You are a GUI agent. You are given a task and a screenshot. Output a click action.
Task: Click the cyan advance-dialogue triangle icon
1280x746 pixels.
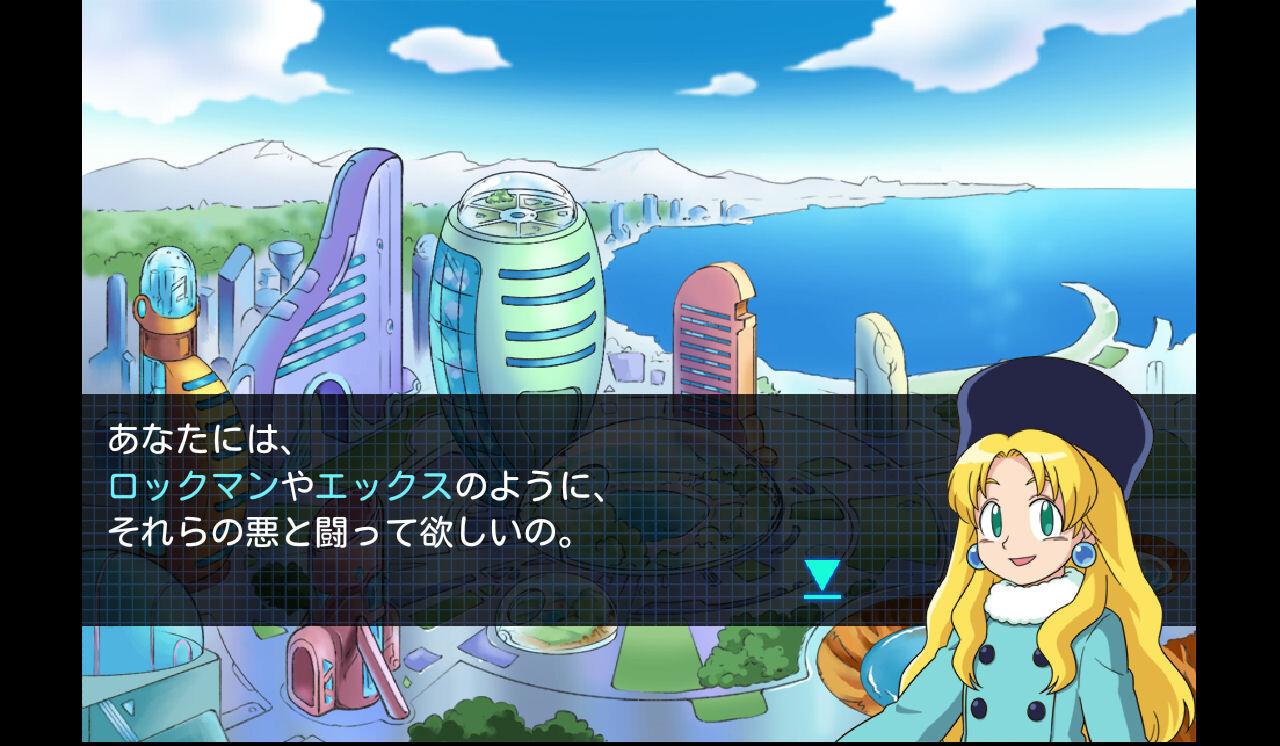(x=820, y=574)
